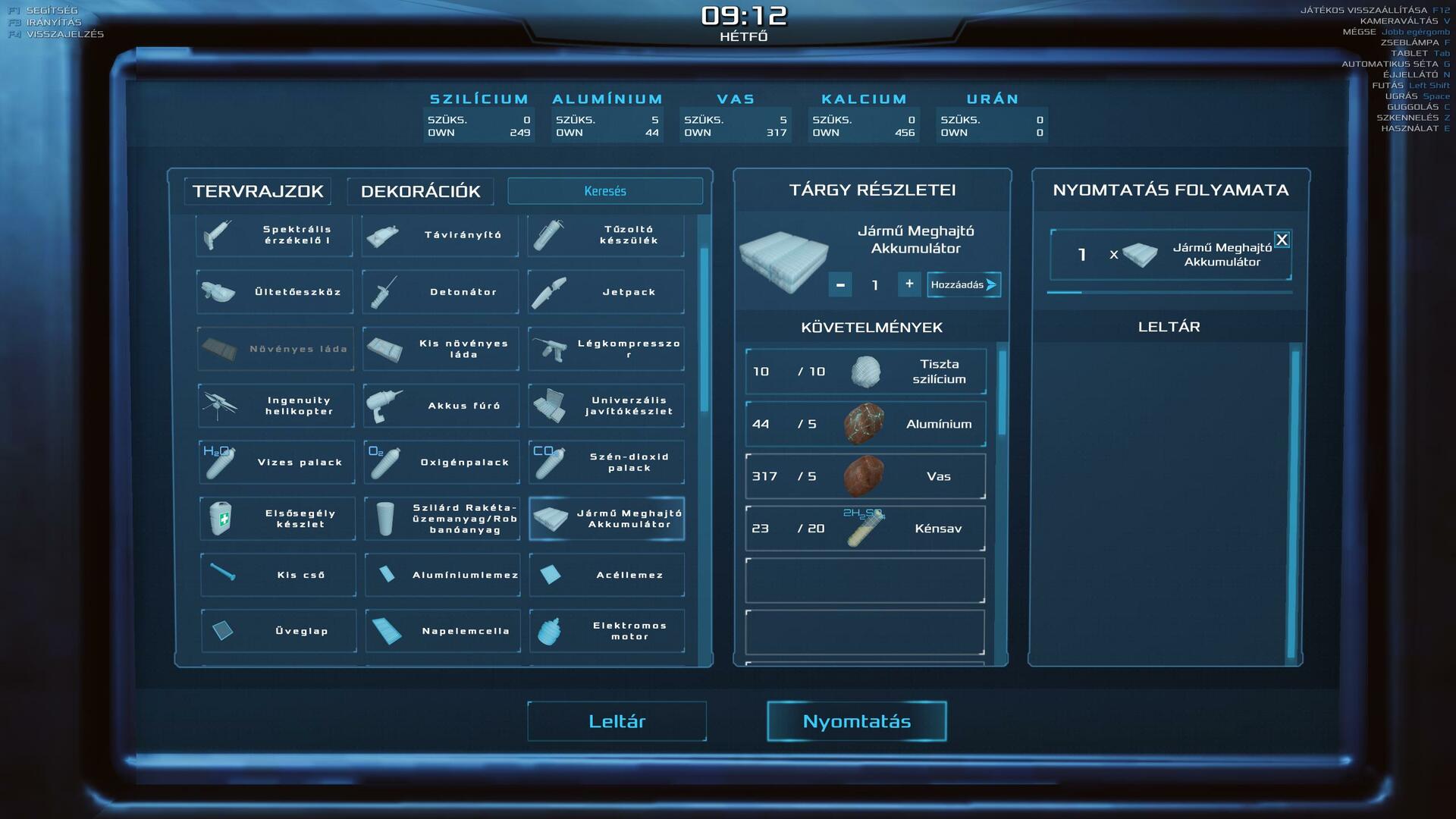Choose the Napelemcella blueprint
The image size is (1456, 819).
pos(443,631)
